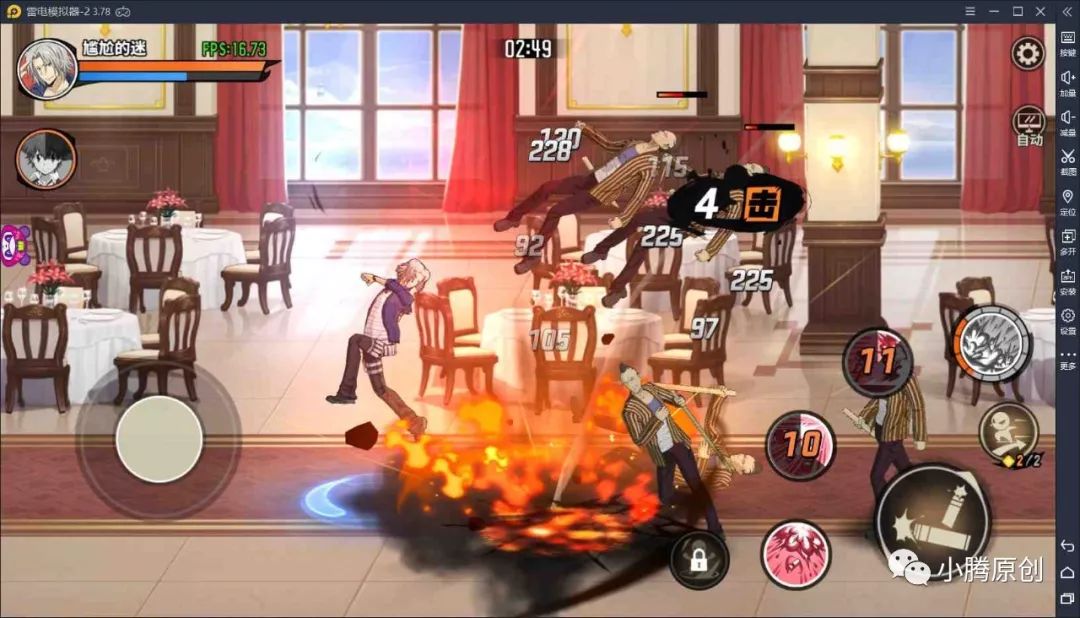This screenshot has width=1080, height=618.
Task: Close the emulator window
Action: pyautogui.click(x=1041, y=11)
